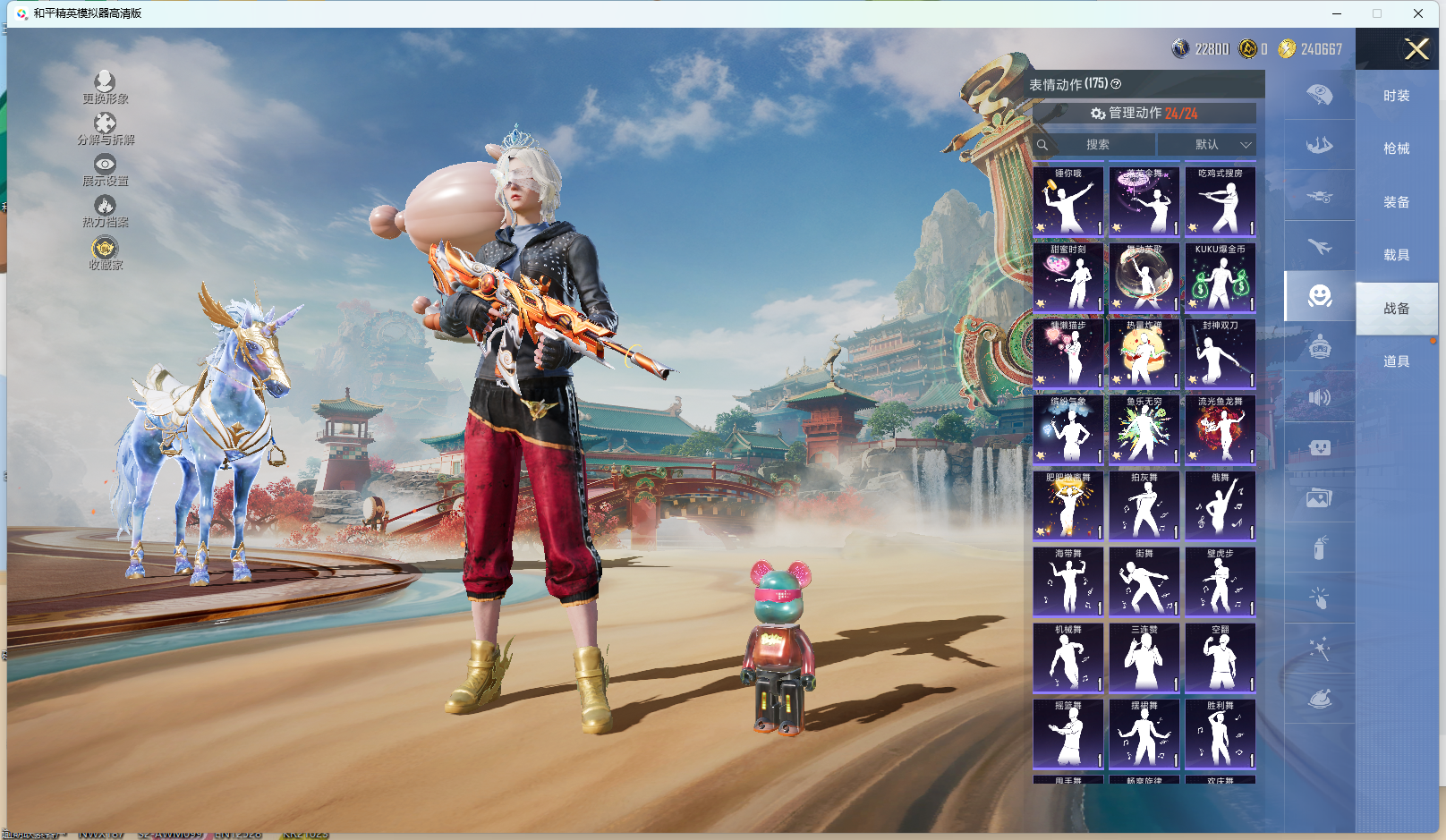Open 展示设置 display settings

click(x=105, y=170)
